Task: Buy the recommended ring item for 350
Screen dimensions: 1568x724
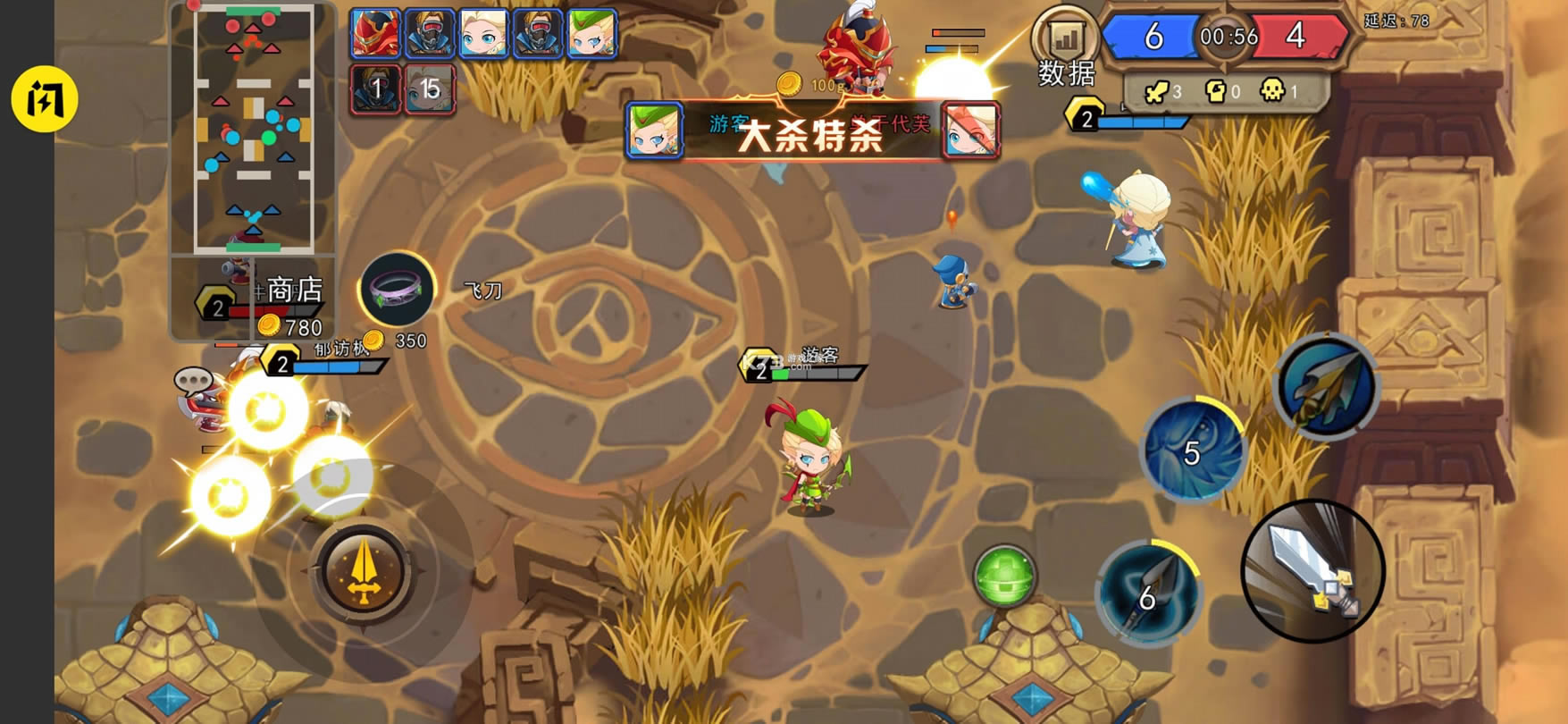Action: (x=397, y=290)
